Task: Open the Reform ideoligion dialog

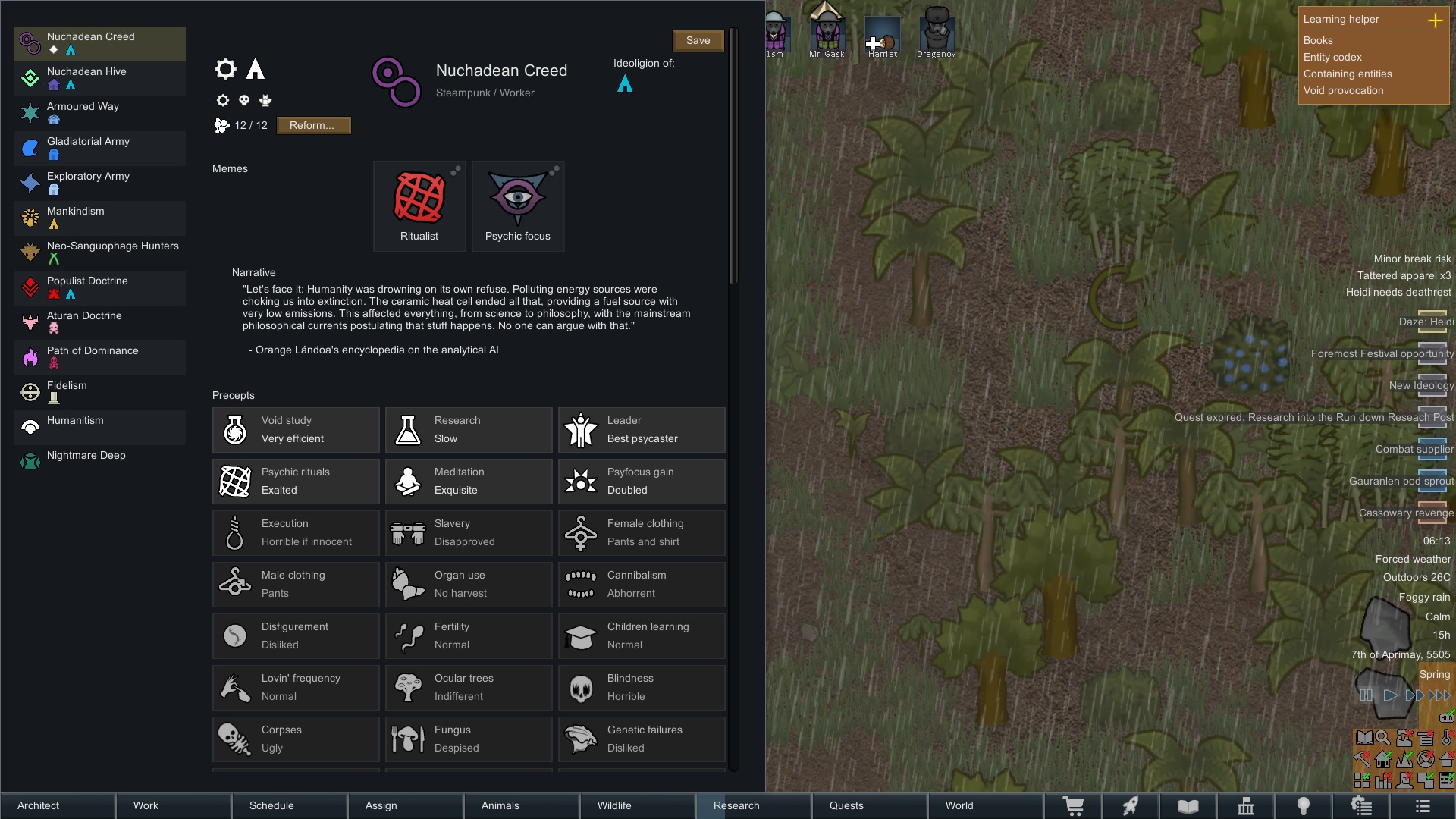Action: (x=313, y=126)
